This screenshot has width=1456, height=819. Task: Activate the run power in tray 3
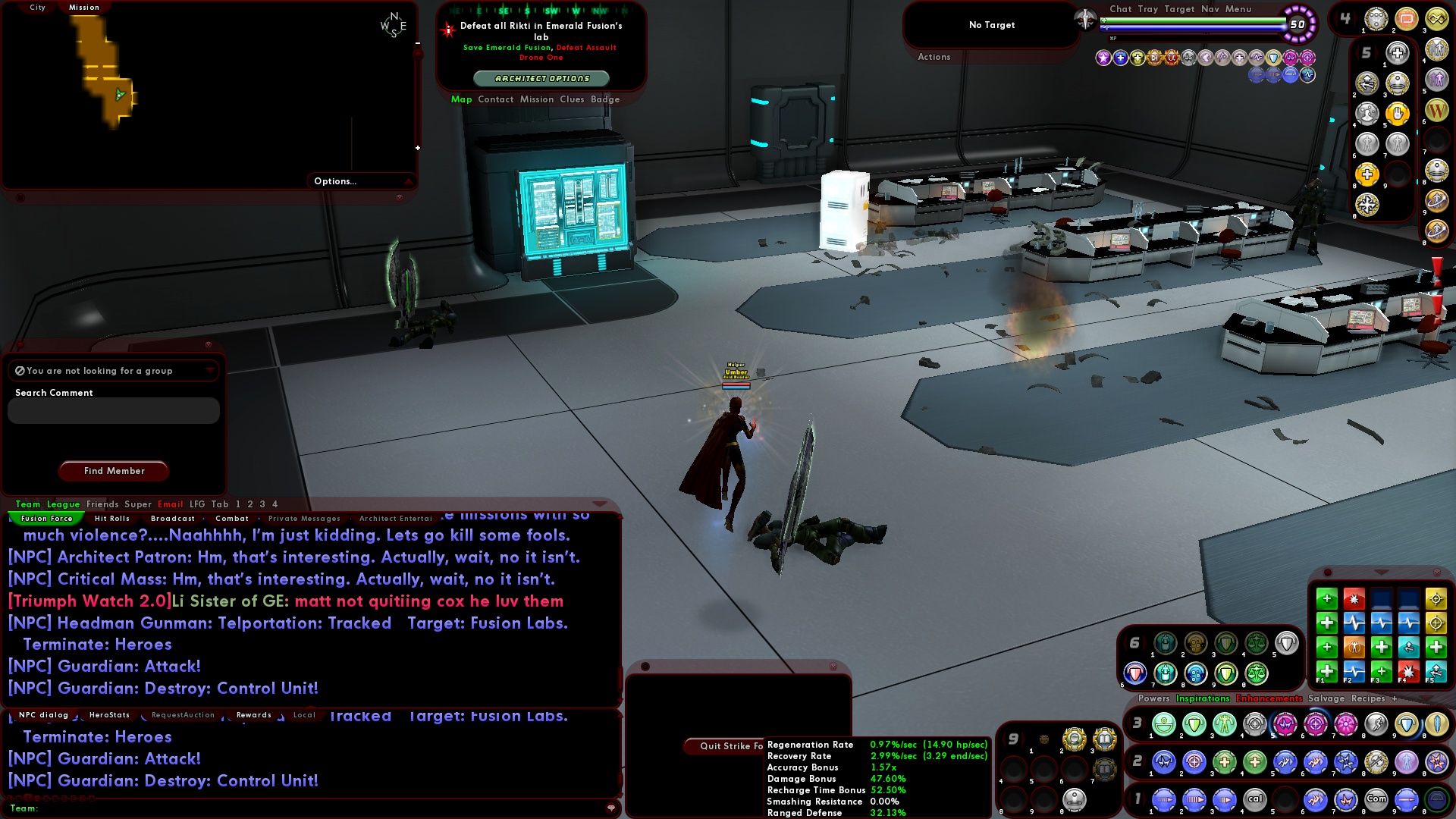(1378, 724)
